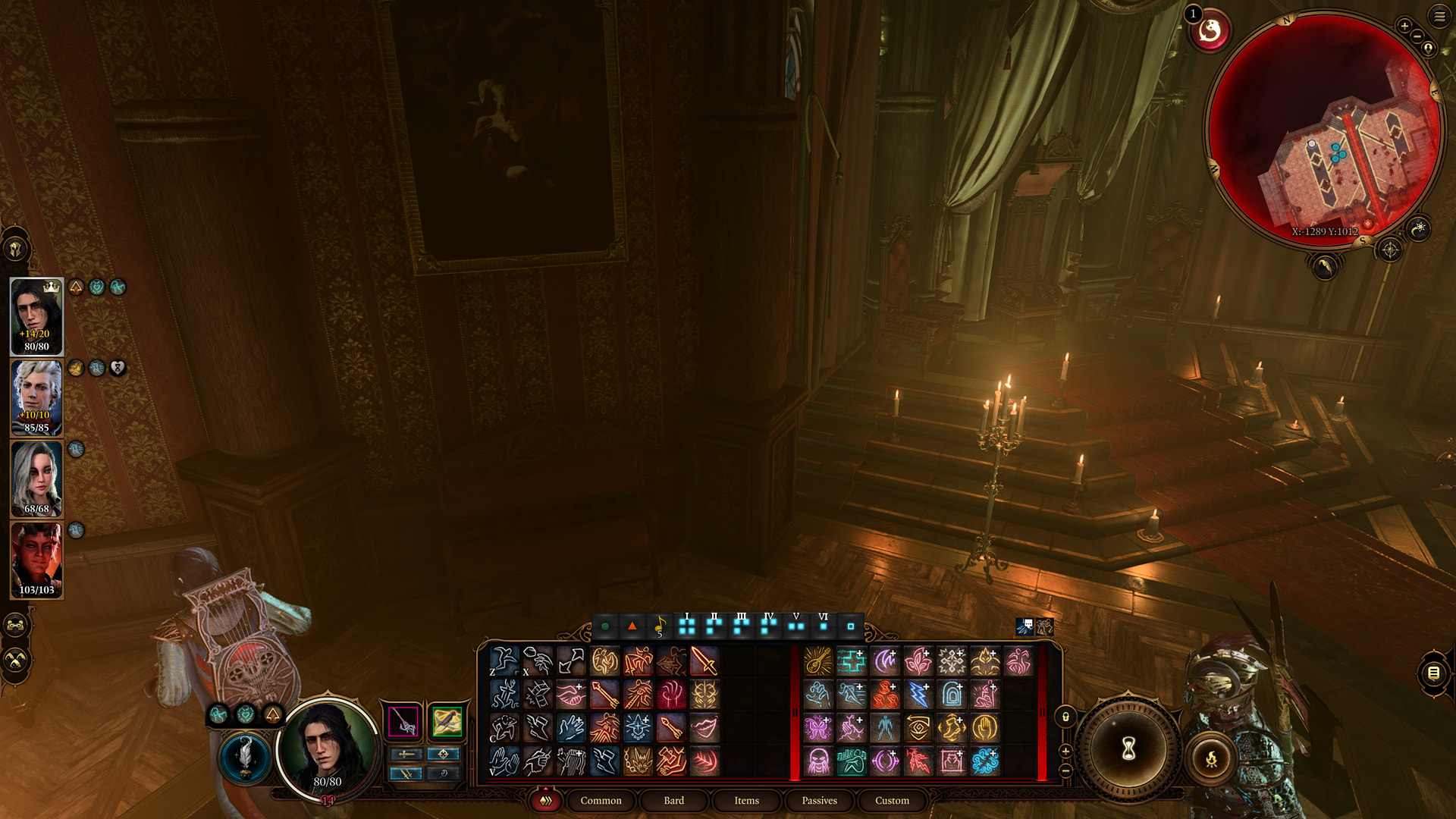Select the white-haired male party portrait

click(36, 397)
